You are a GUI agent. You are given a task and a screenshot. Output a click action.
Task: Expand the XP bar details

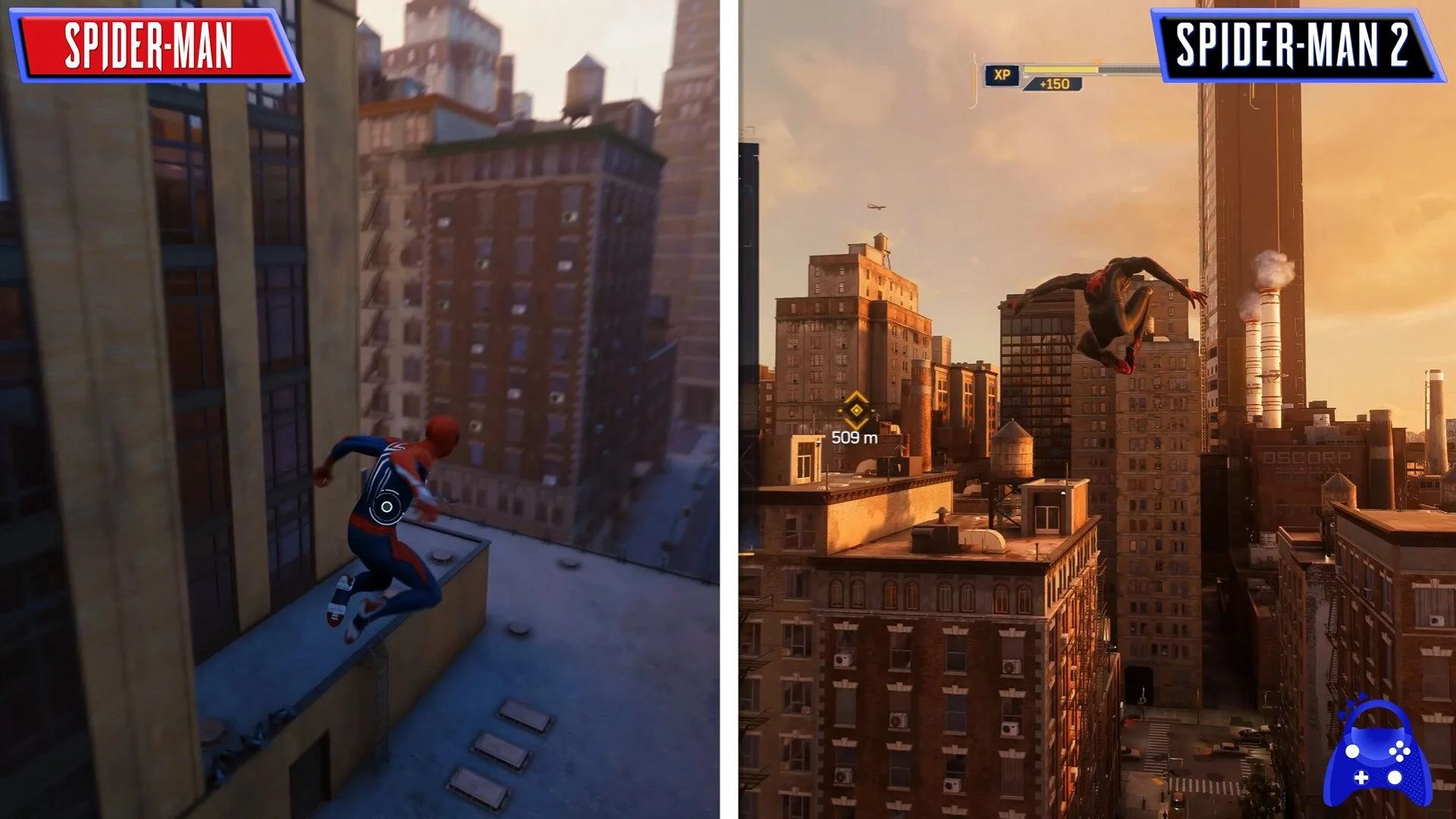click(x=1062, y=68)
